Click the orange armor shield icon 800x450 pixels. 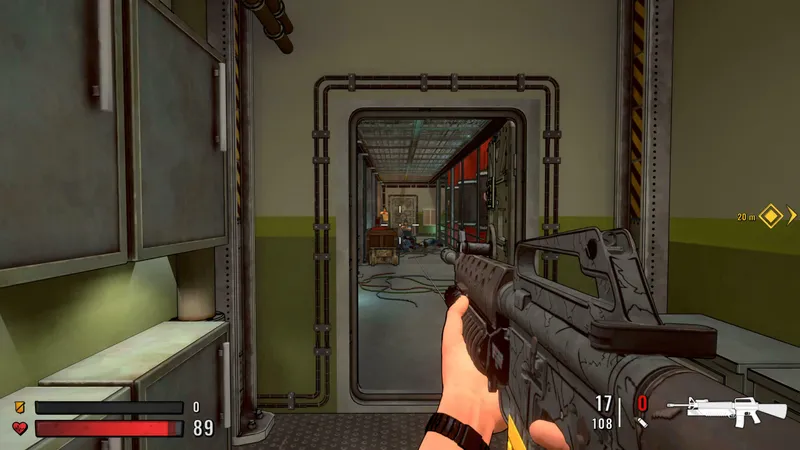19,408
